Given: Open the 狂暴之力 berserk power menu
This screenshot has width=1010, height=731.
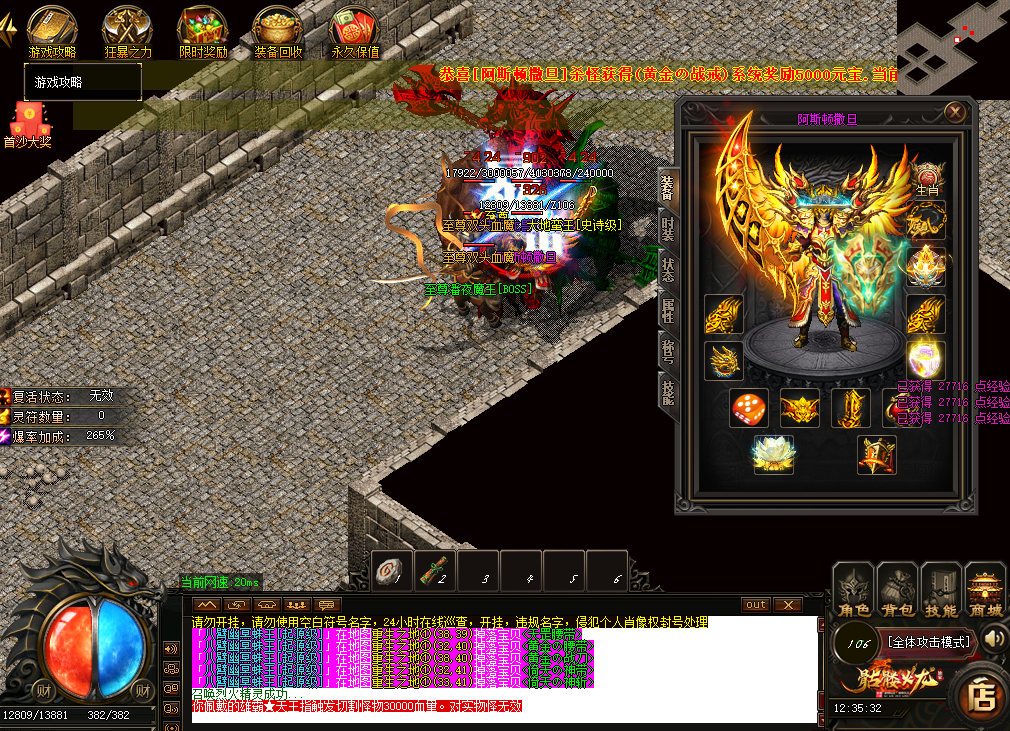Looking at the screenshot, I should click(x=127, y=30).
